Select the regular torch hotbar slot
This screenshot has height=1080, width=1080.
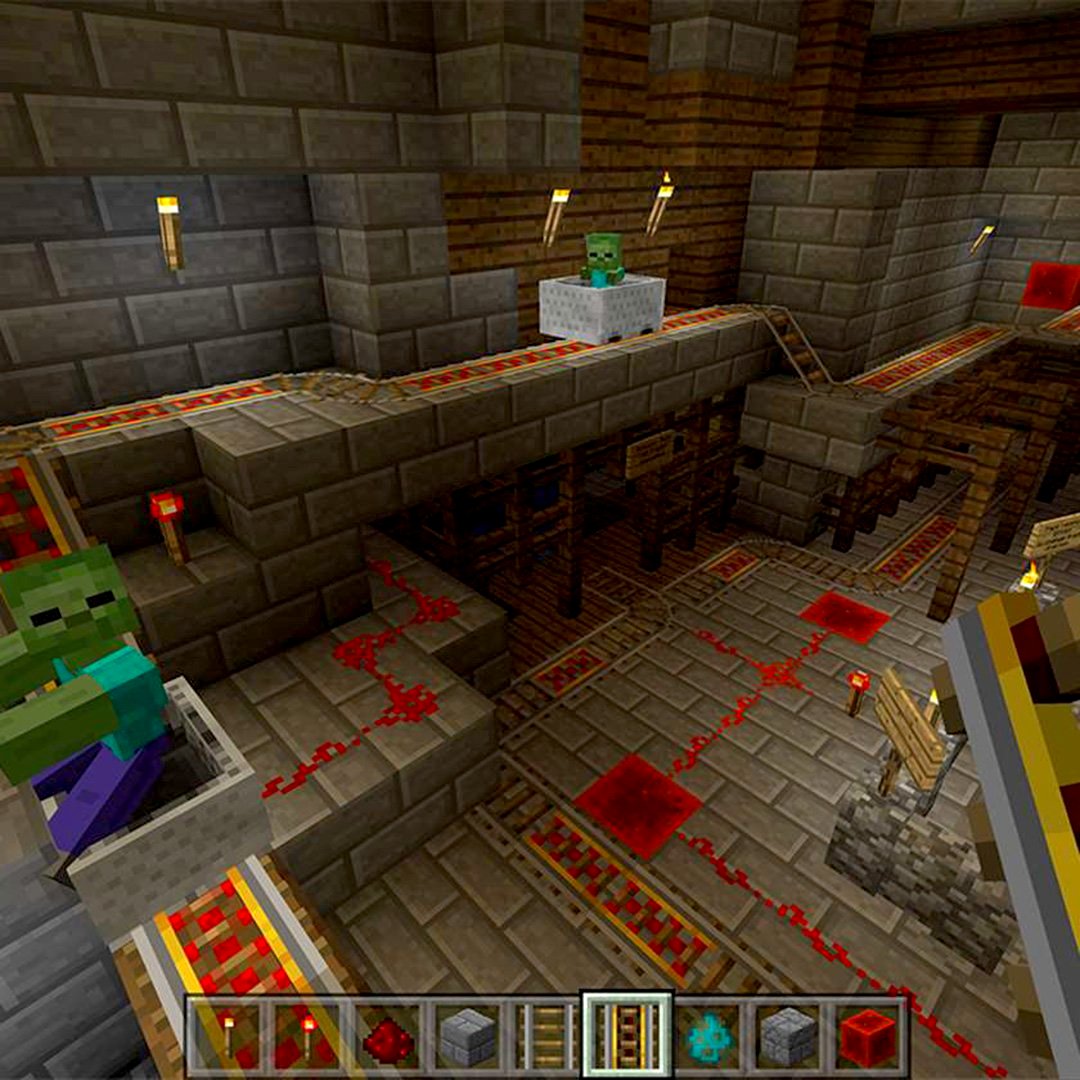pos(227,1035)
